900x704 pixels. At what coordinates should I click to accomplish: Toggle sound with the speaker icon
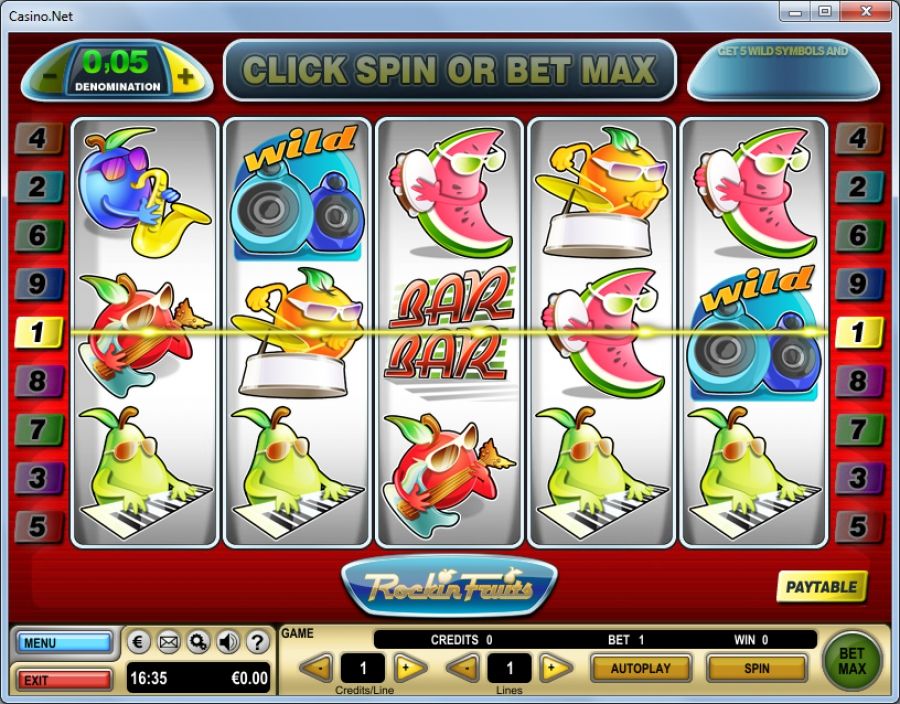click(227, 642)
